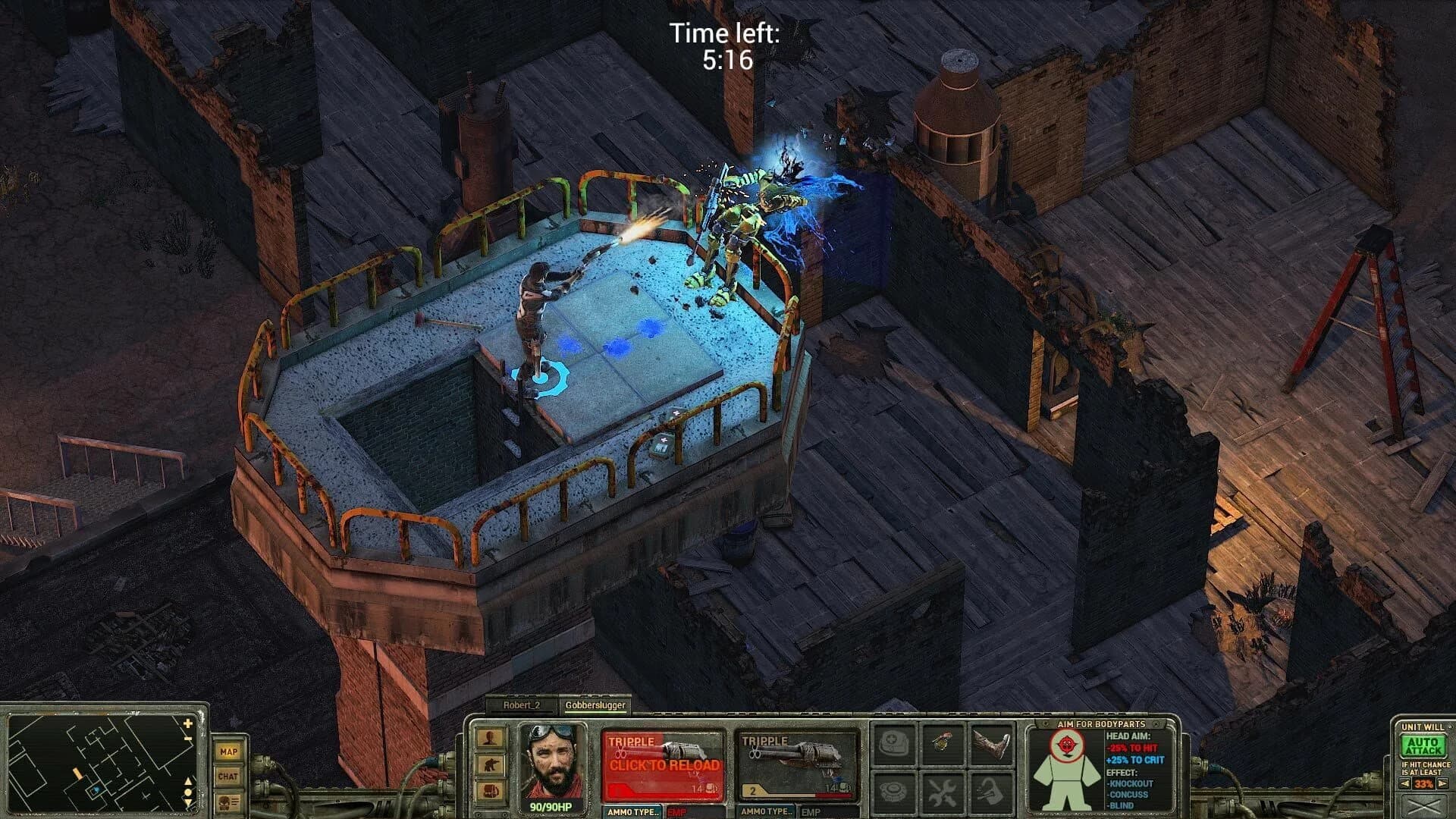Image resolution: width=1456 pixels, height=819 pixels.
Task: Toggle AUTO ATTACK in the Unit Will panel
Action: tap(1423, 746)
